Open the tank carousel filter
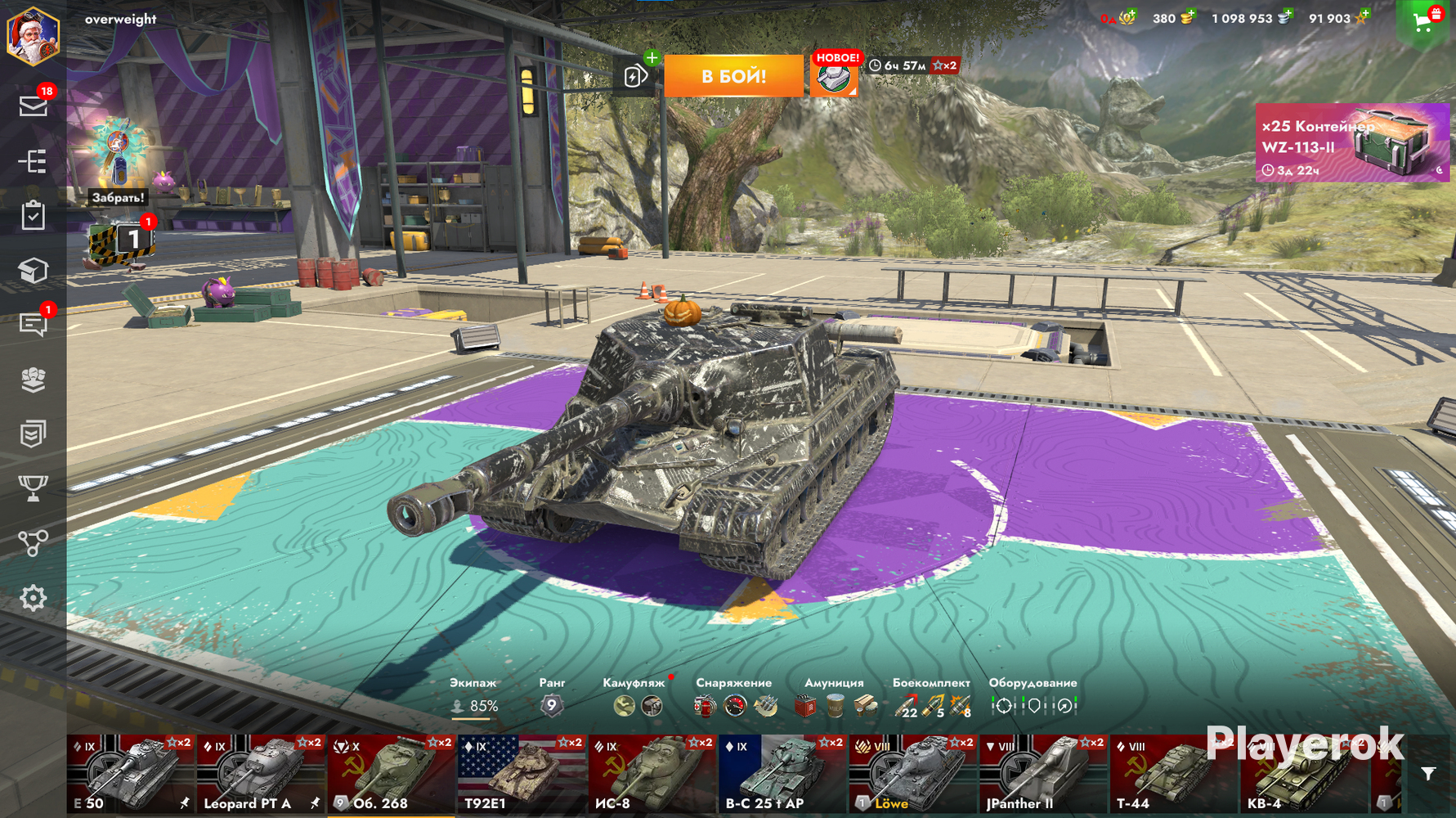 pos(1427,774)
